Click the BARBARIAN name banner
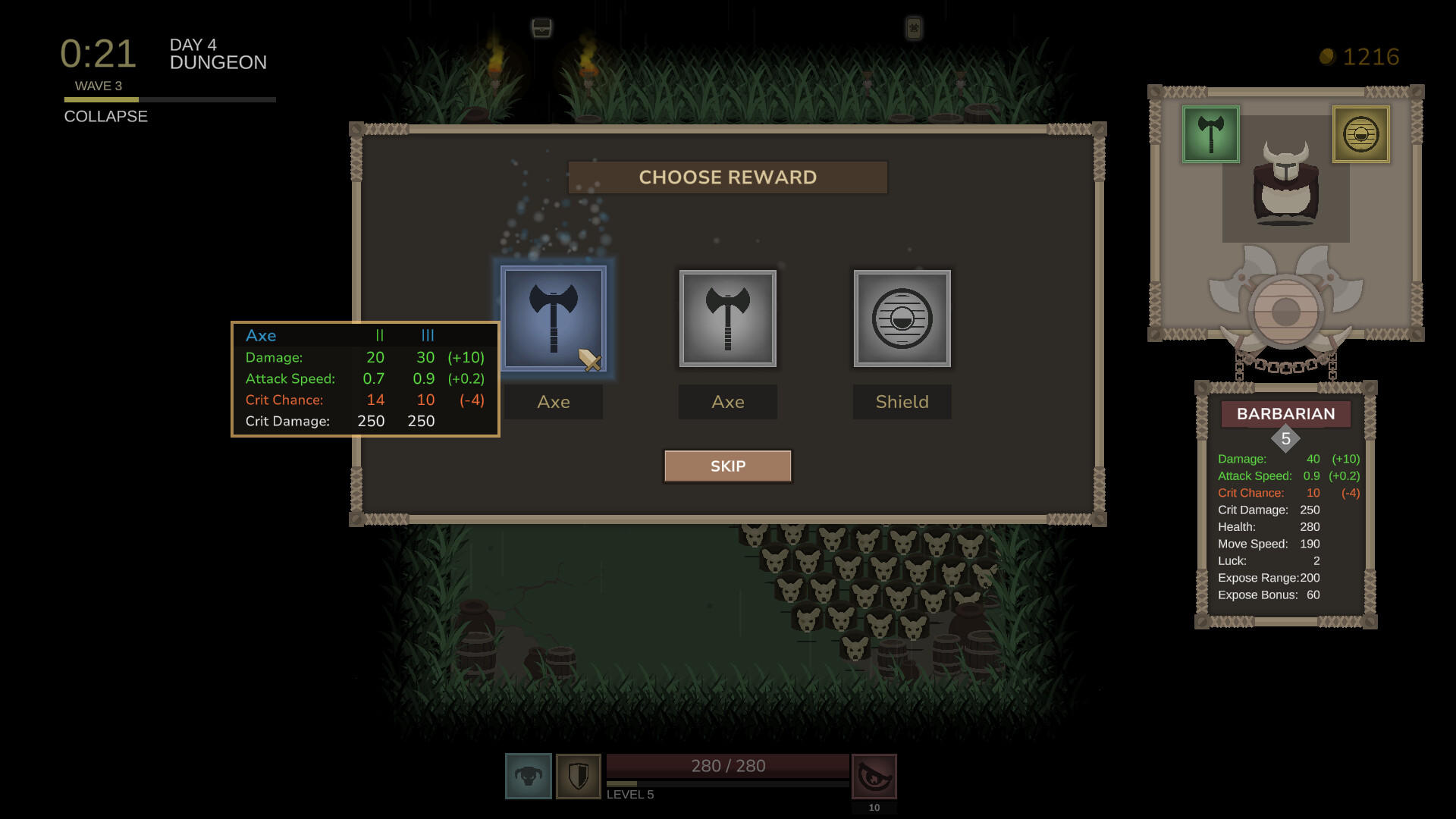The image size is (1456, 819). pos(1285,414)
